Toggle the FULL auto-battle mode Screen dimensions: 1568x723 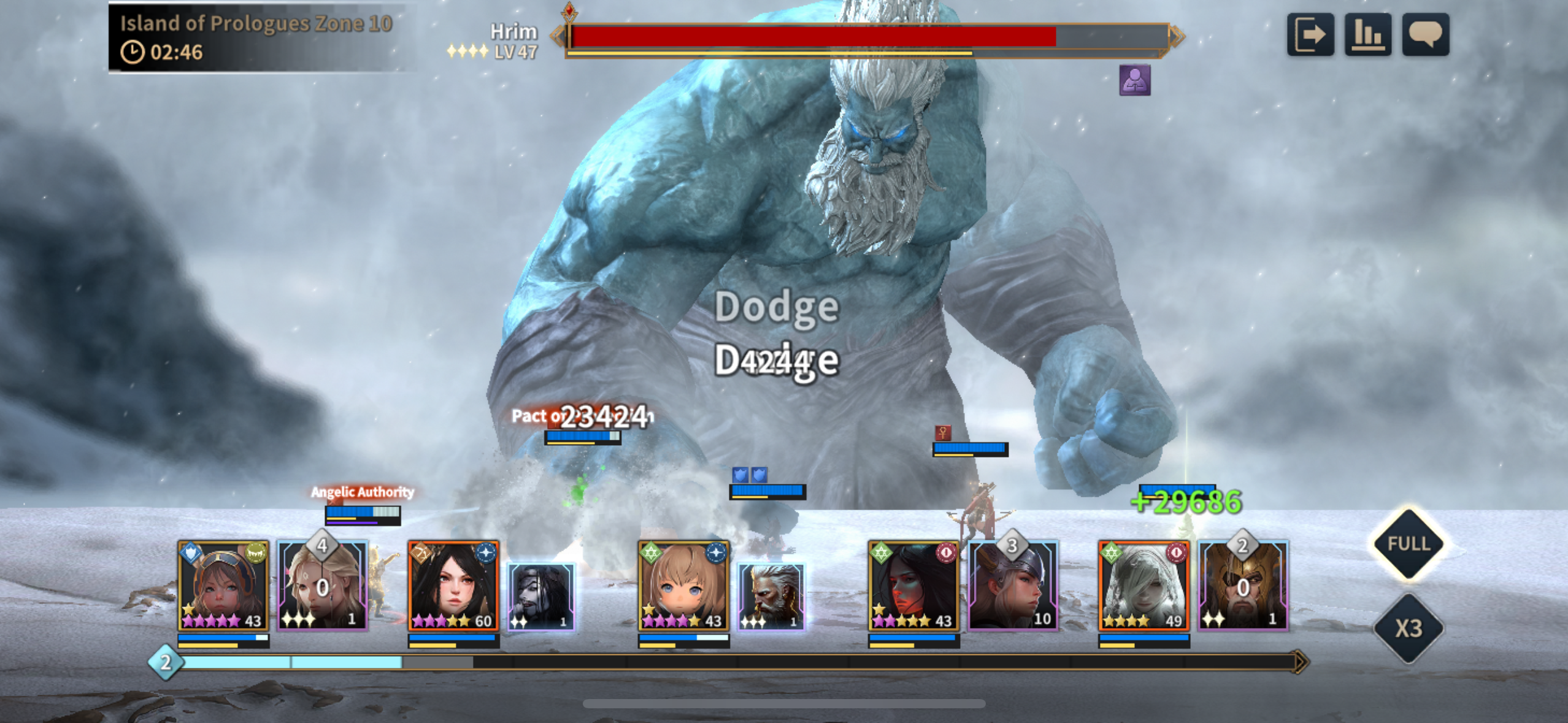(x=1409, y=544)
